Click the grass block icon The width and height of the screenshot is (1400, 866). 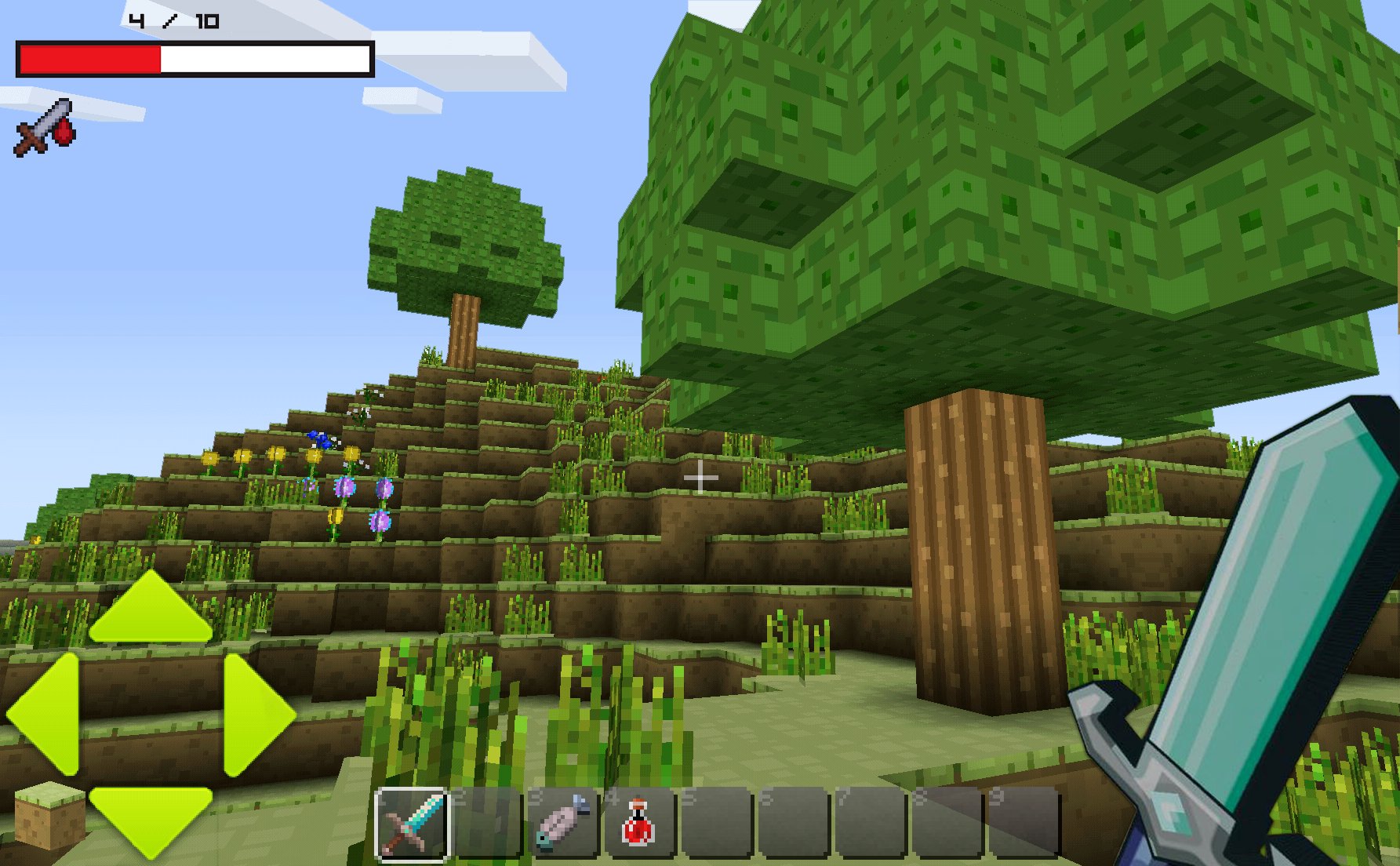click(49, 816)
